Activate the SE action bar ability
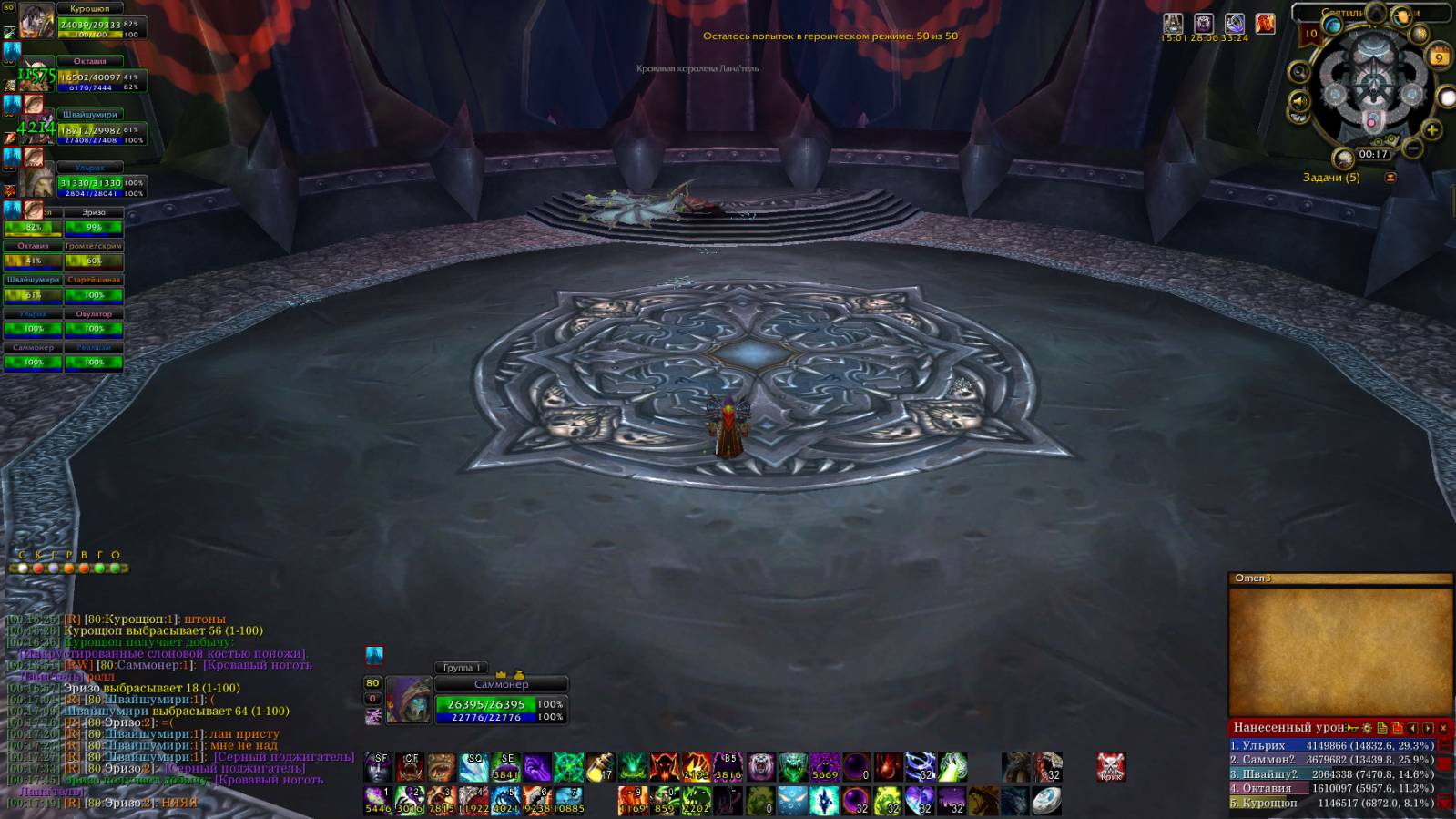The width and height of the screenshot is (1456, 819). pos(506,768)
